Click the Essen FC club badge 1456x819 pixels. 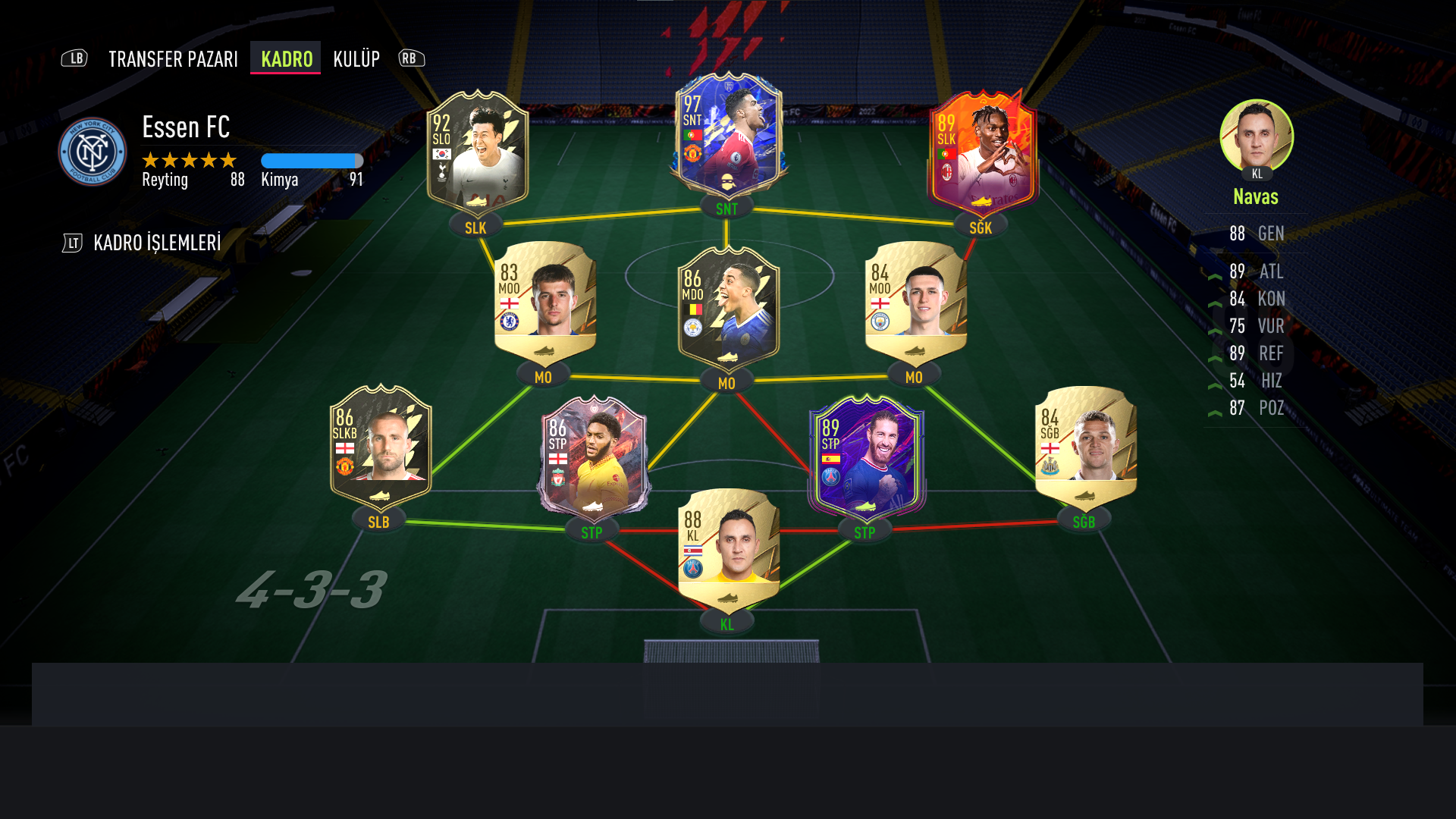[x=93, y=152]
